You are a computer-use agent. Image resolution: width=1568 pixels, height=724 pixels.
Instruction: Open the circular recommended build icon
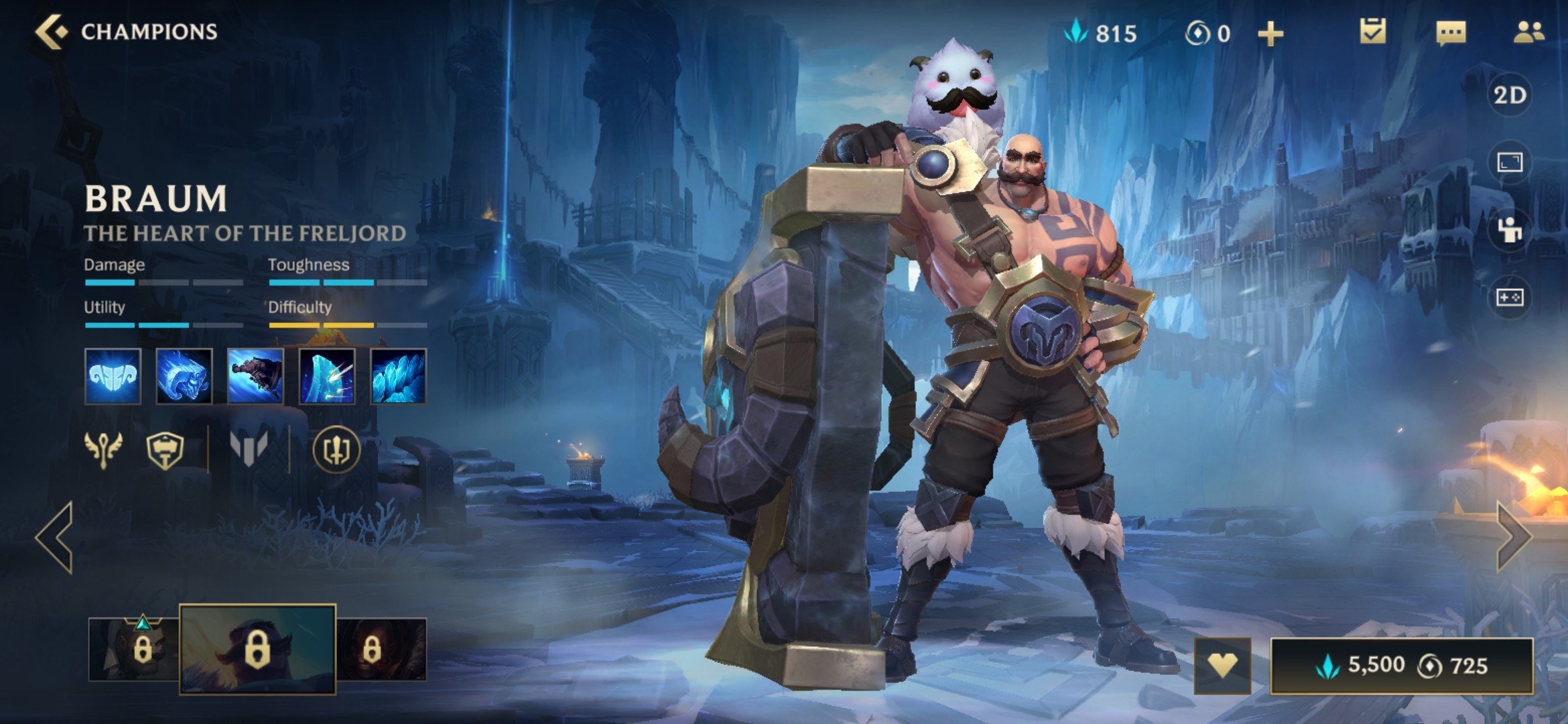pos(336,449)
